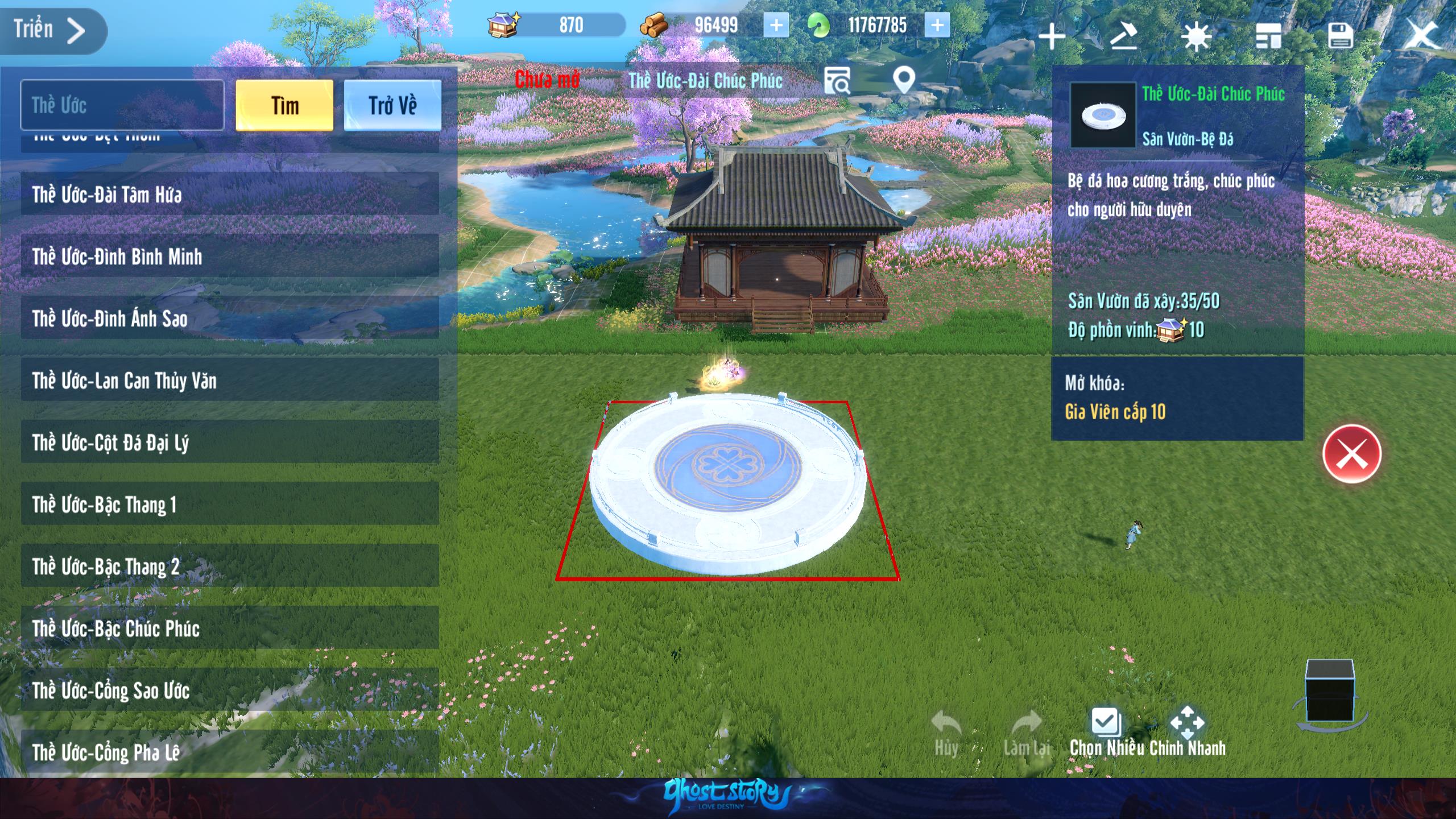Choose Thề Ước-Cột Đá Đại Lý
This screenshot has height=819, width=1456.
tap(230, 442)
